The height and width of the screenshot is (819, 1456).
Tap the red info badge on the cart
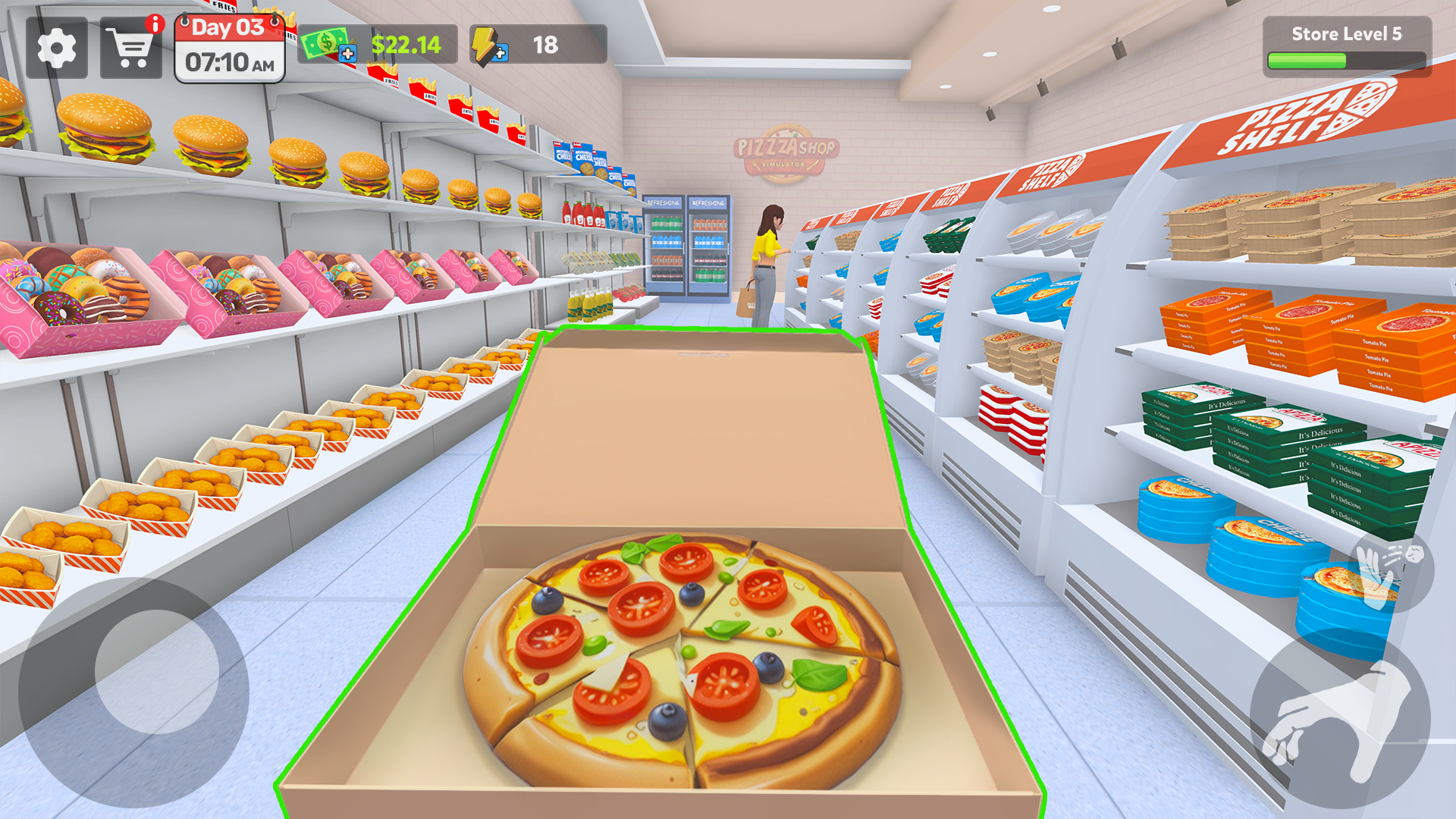pyautogui.click(x=155, y=24)
